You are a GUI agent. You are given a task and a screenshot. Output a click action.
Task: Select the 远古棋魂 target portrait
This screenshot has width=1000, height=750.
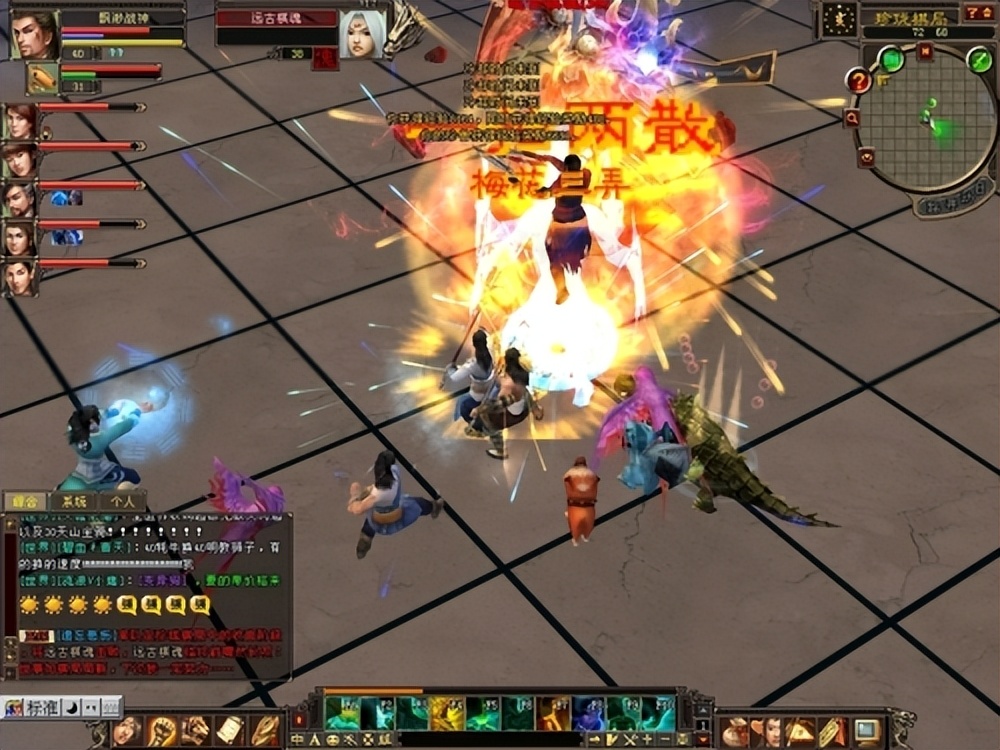point(361,34)
